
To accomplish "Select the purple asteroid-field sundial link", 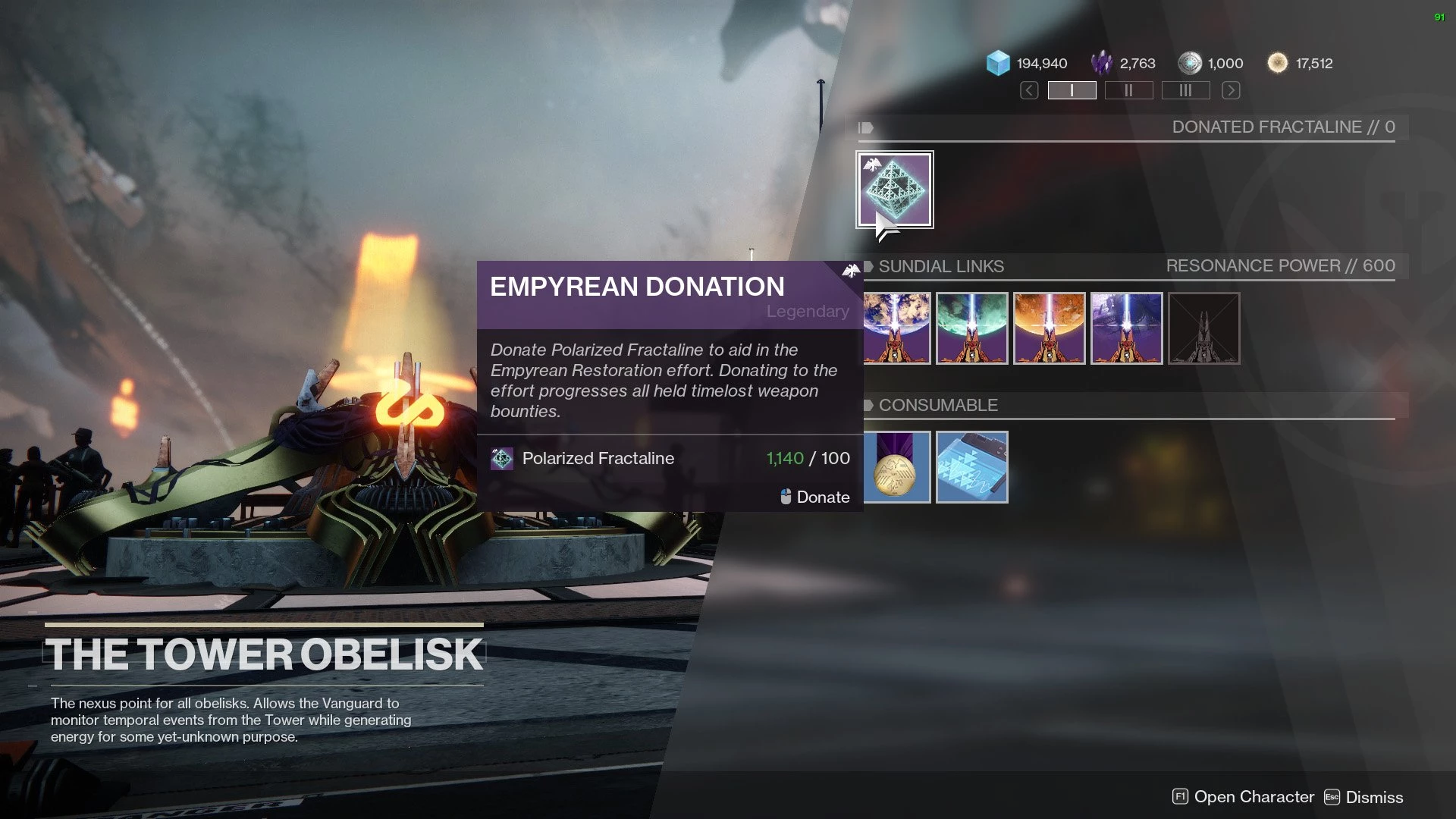I will tap(1127, 328).
